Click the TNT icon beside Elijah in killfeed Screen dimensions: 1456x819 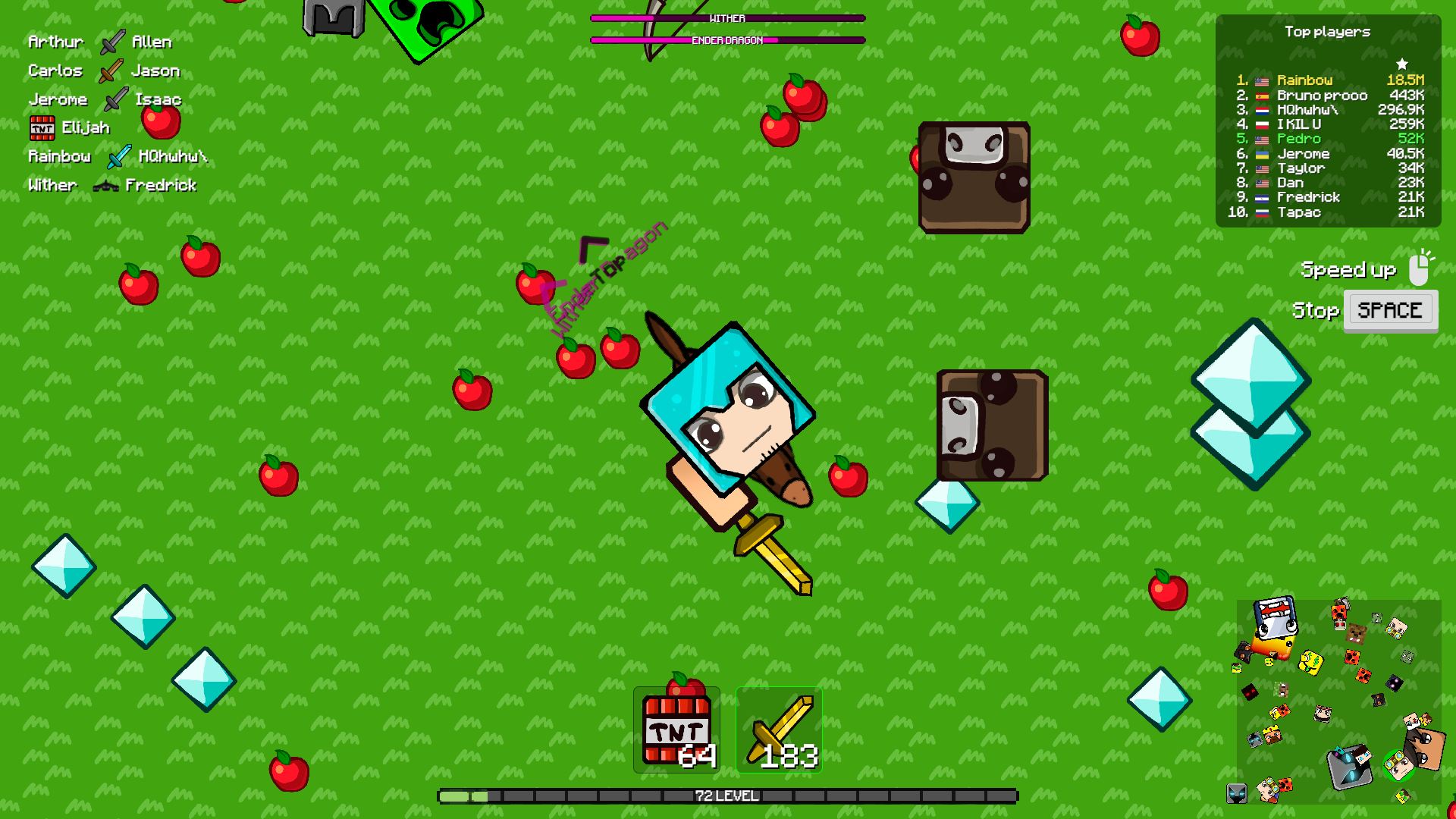coord(44,127)
